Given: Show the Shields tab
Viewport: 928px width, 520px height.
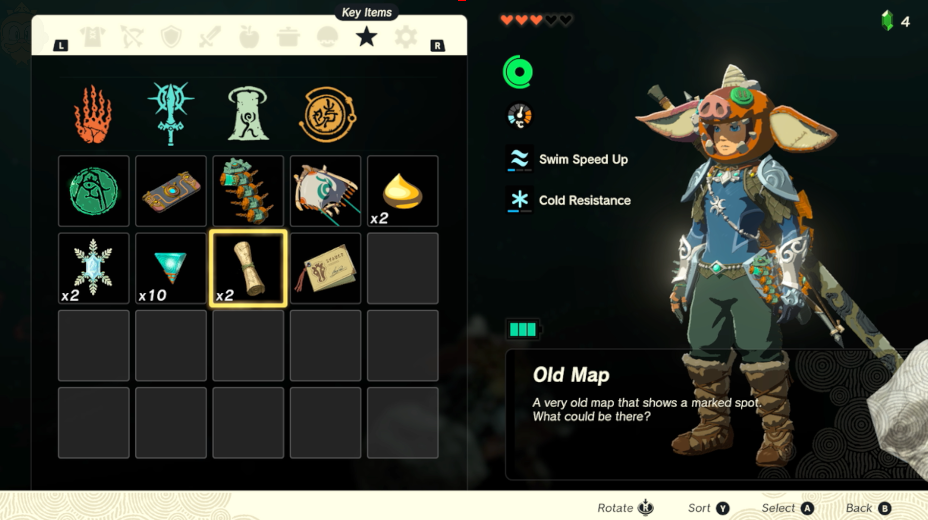Looking at the screenshot, I should point(171,38).
